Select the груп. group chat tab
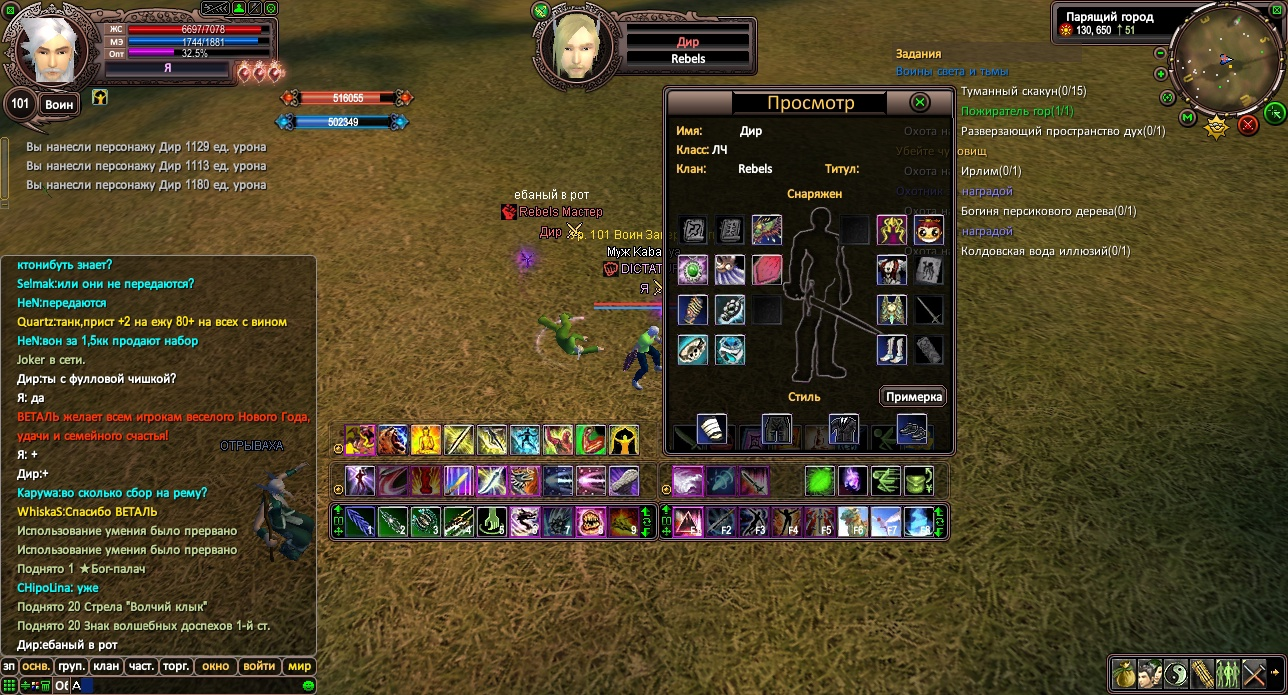 (71, 666)
